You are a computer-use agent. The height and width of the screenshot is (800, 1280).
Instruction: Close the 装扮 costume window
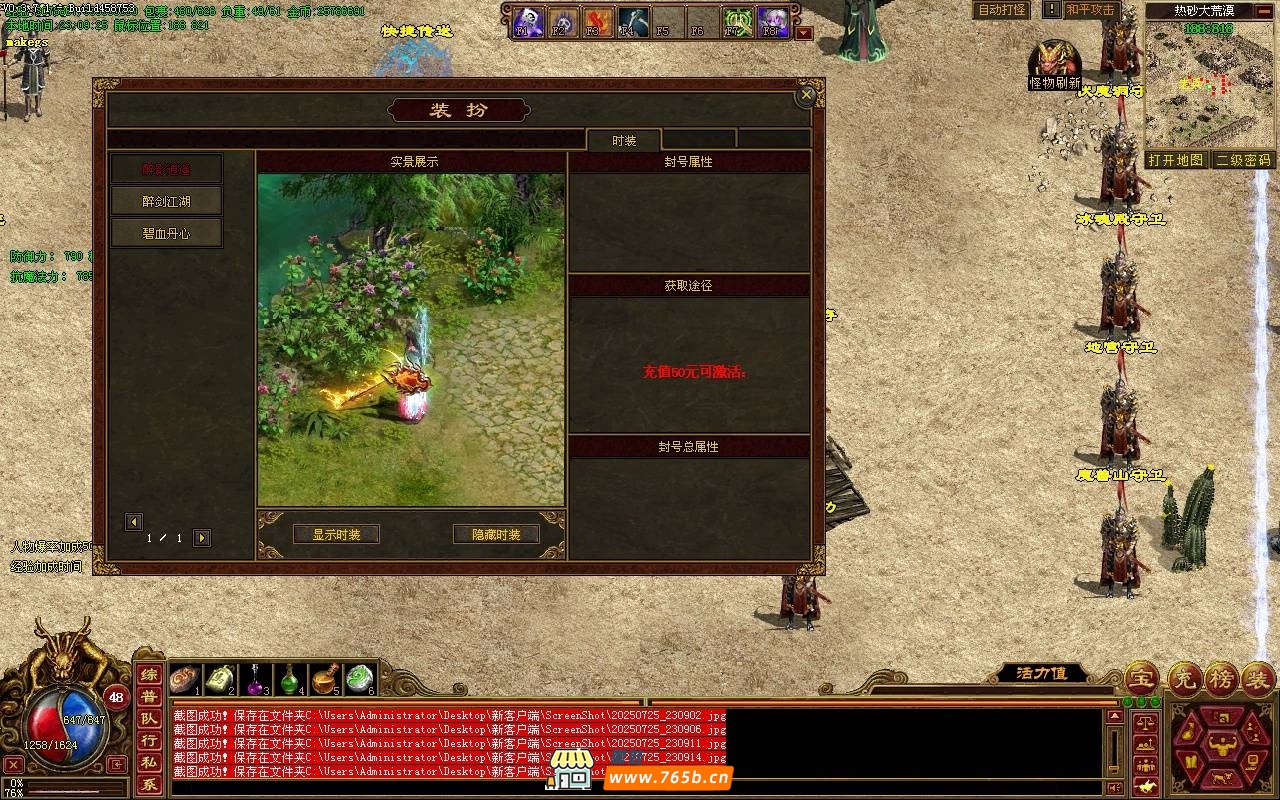point(806,96)
